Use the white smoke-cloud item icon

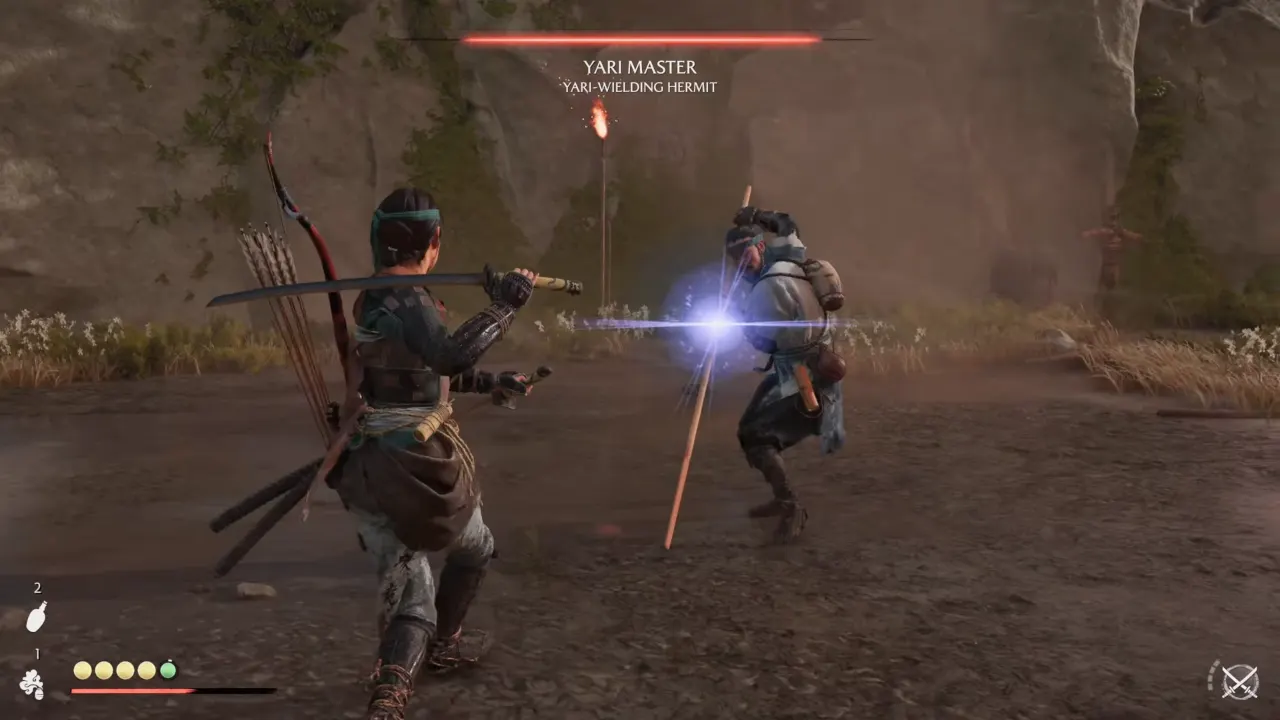coord(32,684)
